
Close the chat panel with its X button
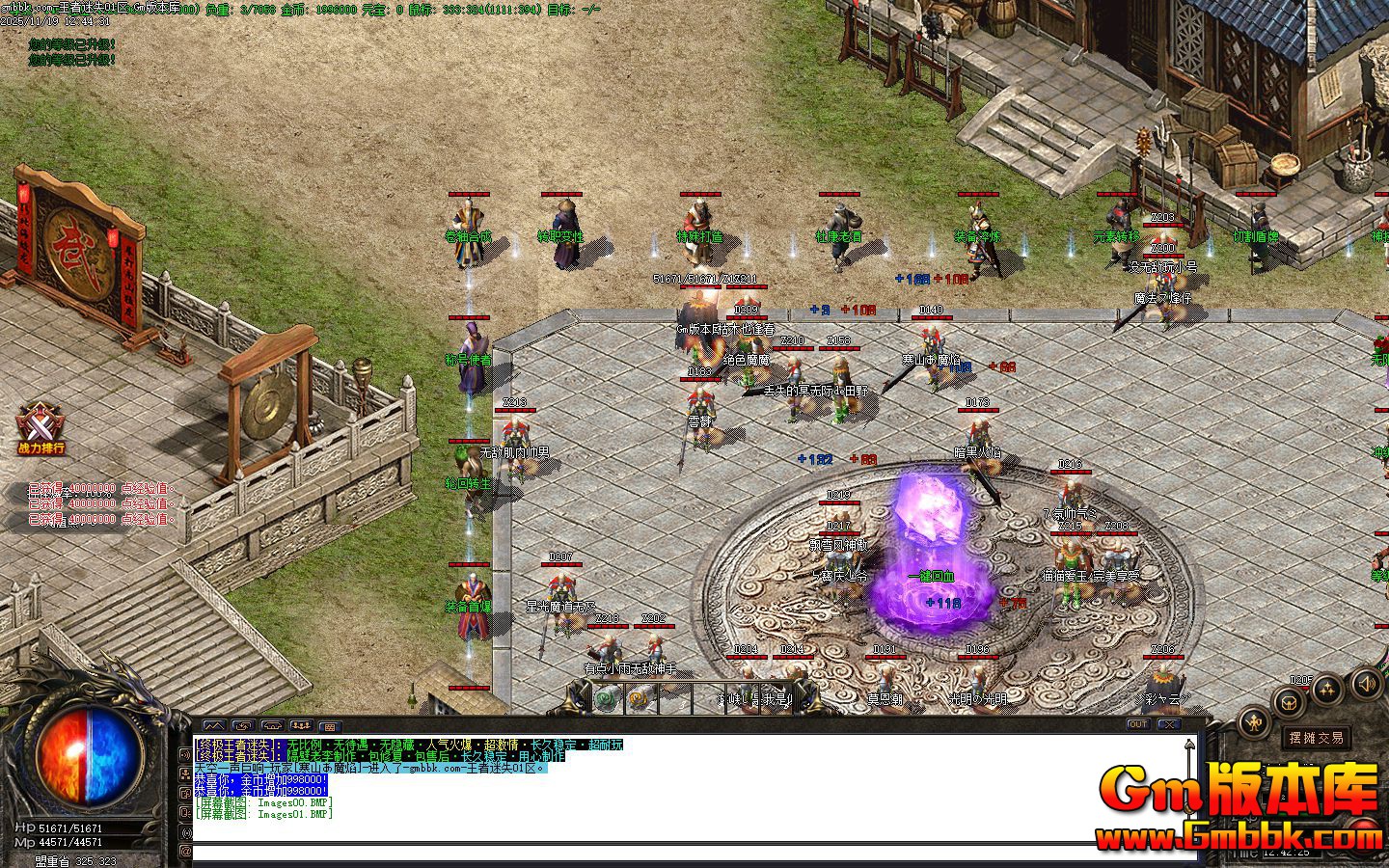point(1169,724)
